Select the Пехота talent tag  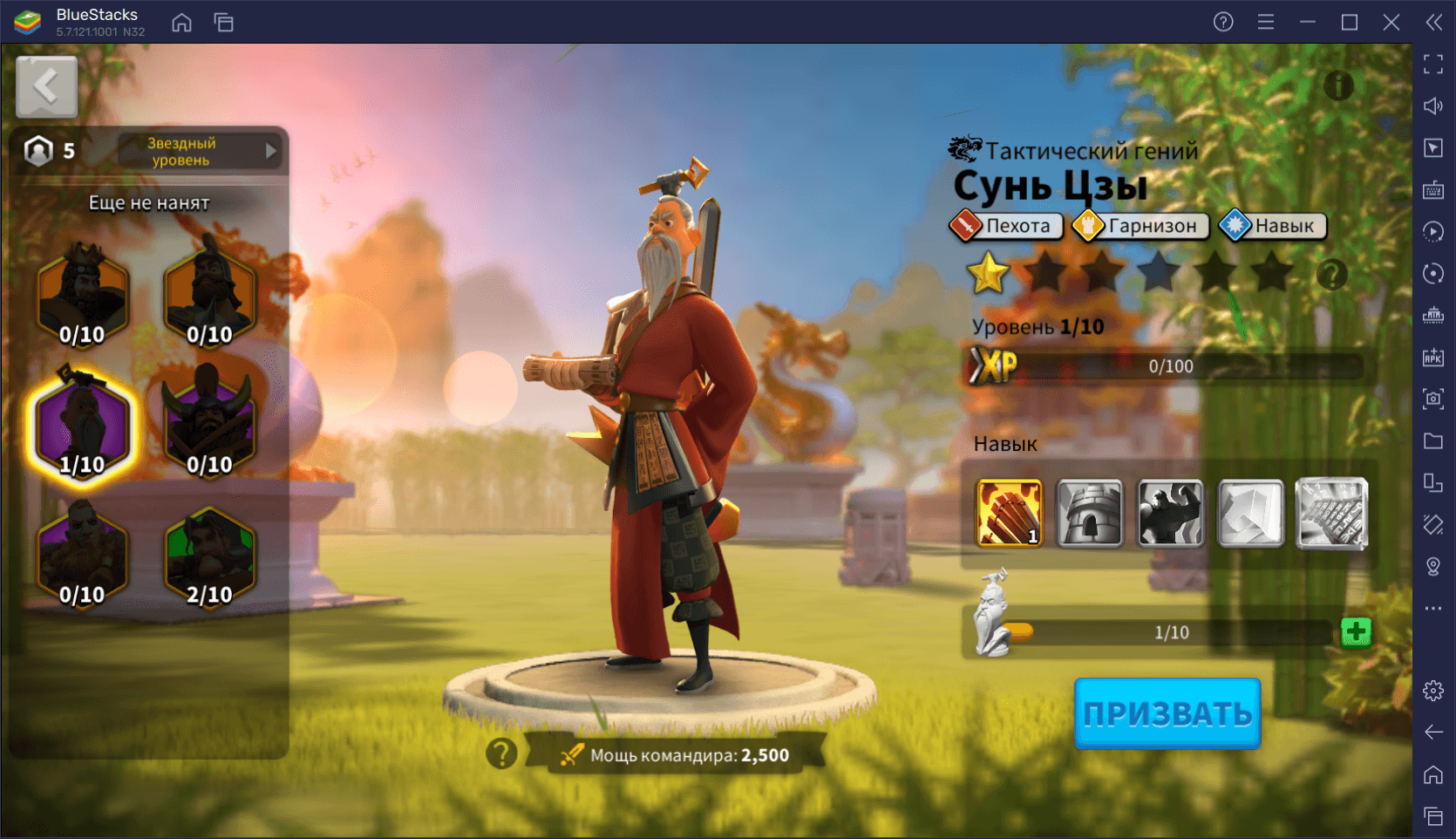click(x=1006, y=226)
